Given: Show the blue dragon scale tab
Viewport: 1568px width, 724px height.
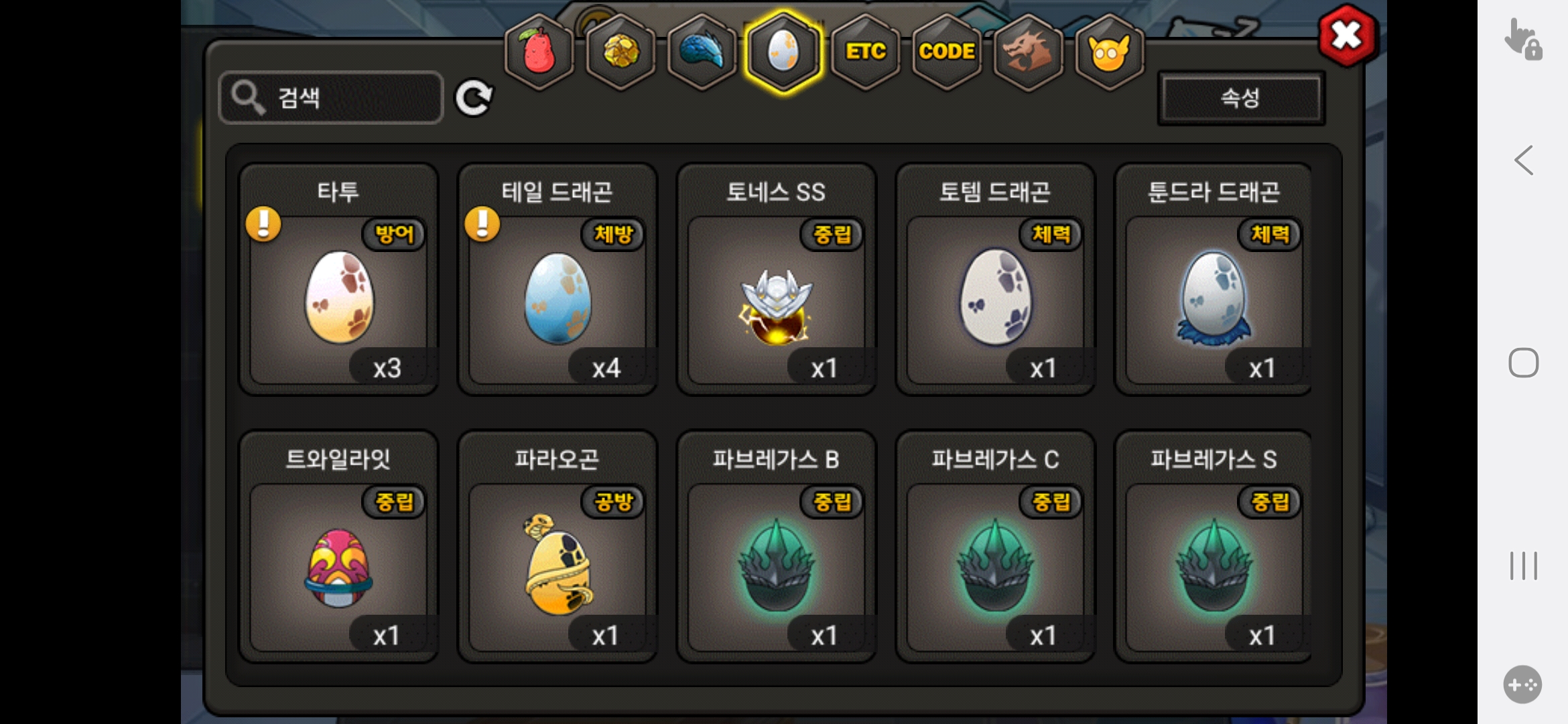Looking at the screenshot, I should point(702,52).
